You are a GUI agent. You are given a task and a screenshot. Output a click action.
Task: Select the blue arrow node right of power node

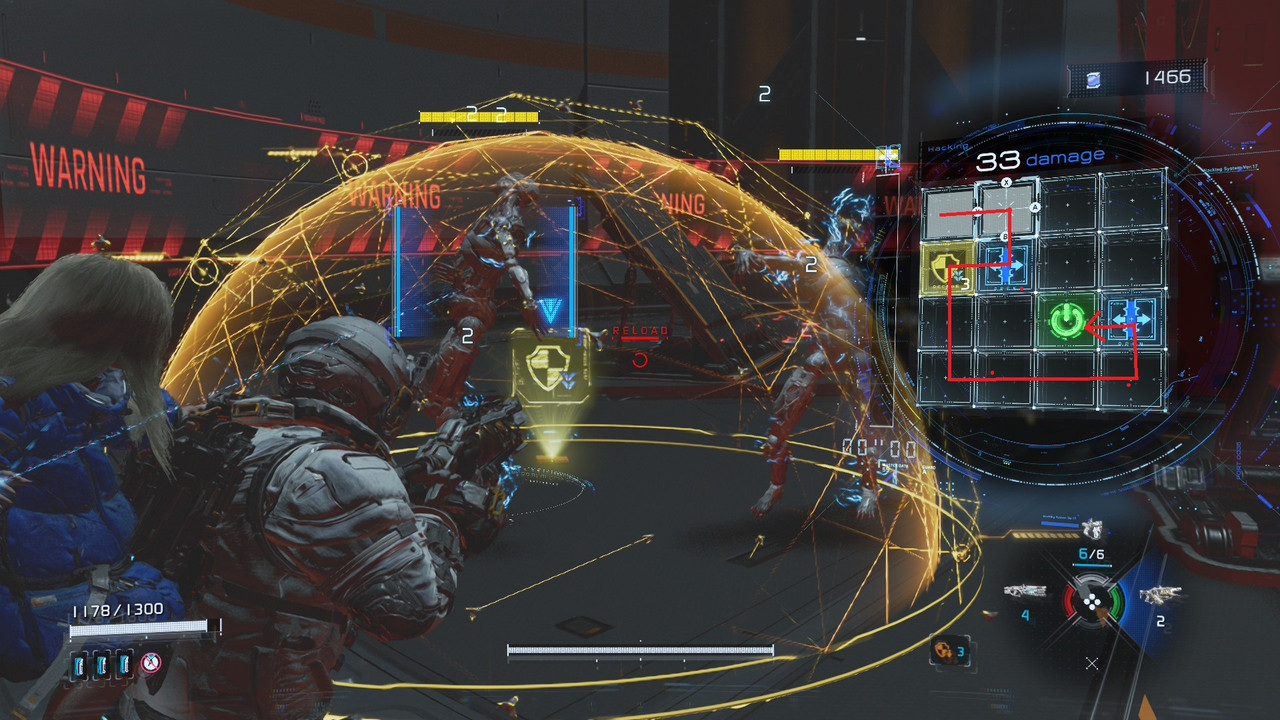[x=1133, y=318]
